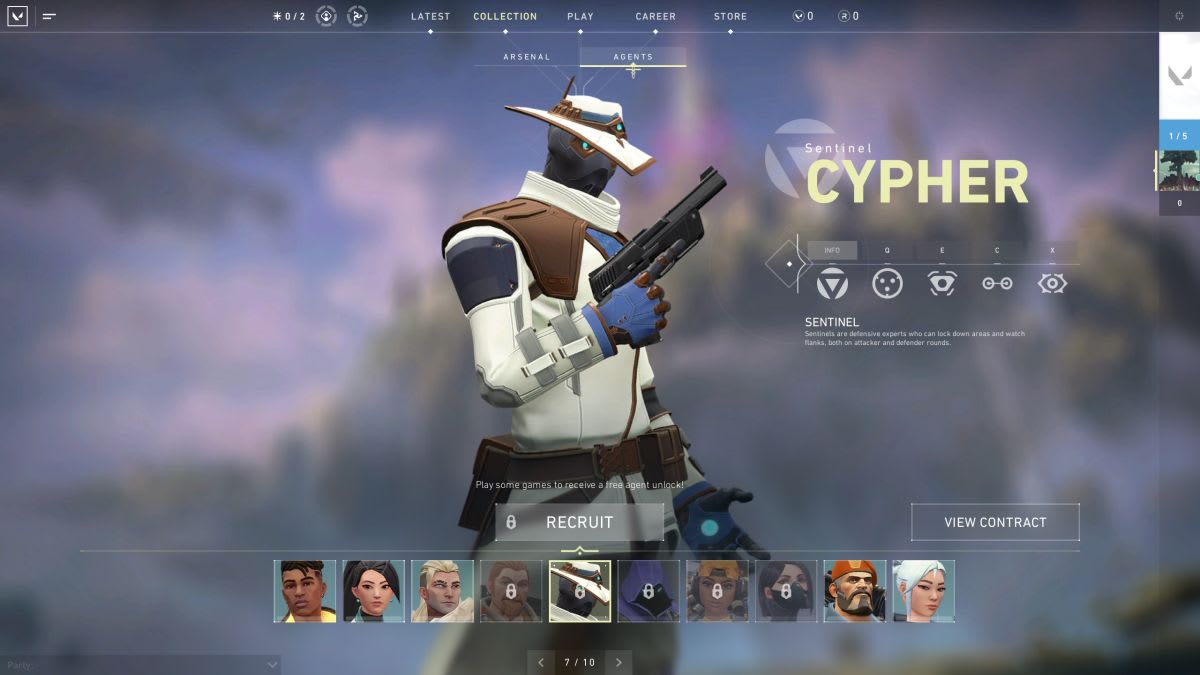
Task: Switch to the ARSENAL tab
Action: pyautogui.click(x=527, y=57)
